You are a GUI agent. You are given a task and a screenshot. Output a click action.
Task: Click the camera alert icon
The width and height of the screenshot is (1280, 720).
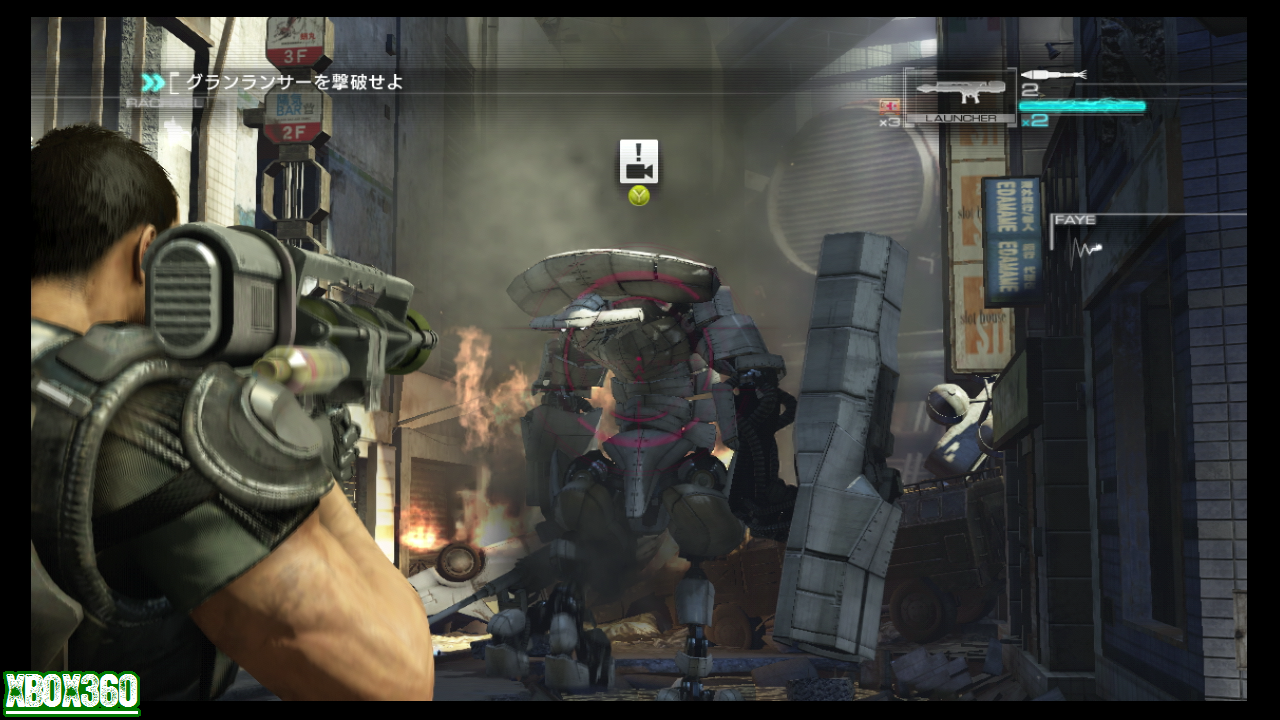(639, 161)
